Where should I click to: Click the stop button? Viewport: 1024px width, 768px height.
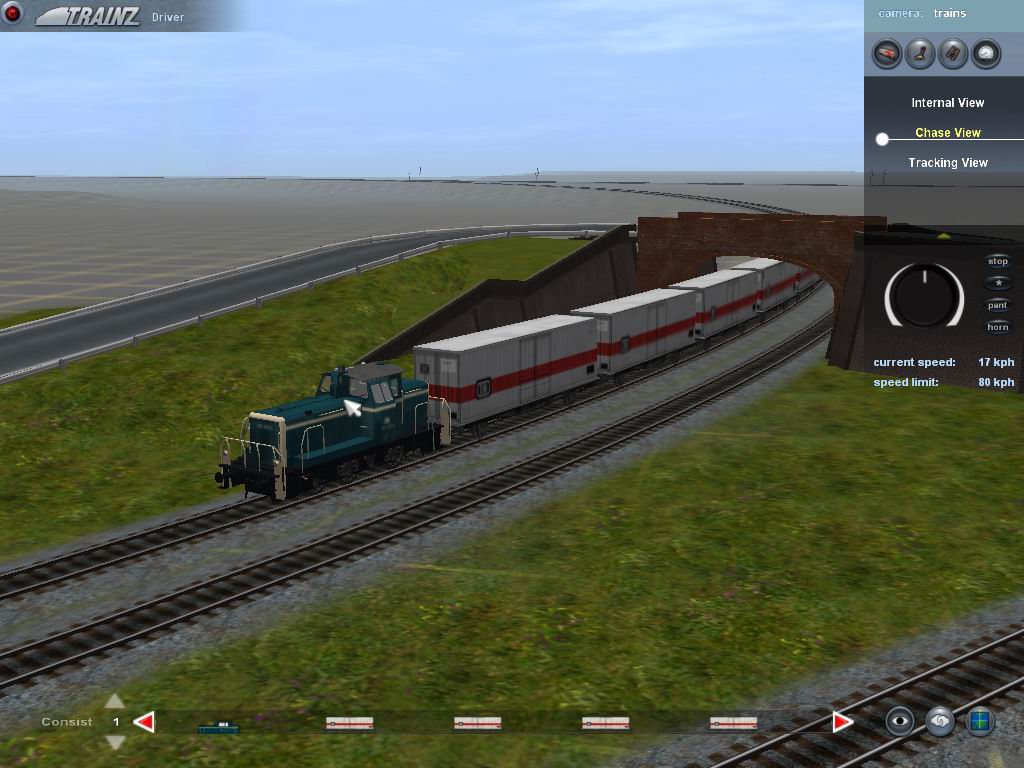[998, 262]
